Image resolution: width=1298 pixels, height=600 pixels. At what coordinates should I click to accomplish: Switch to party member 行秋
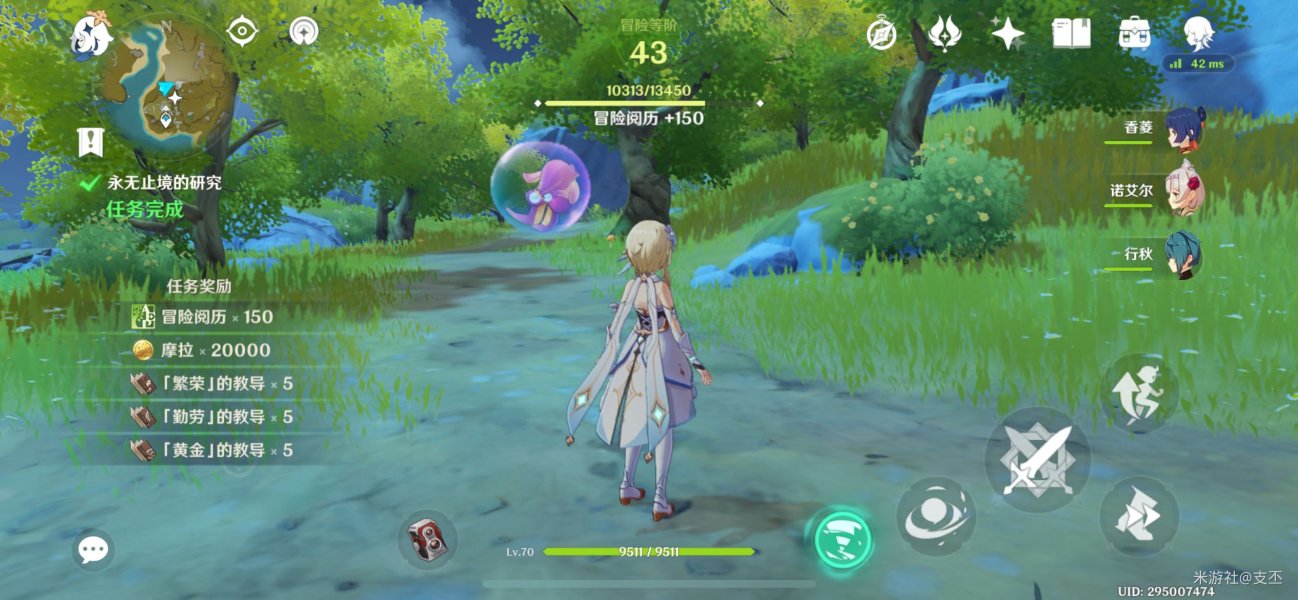(x=1184, y=255)
